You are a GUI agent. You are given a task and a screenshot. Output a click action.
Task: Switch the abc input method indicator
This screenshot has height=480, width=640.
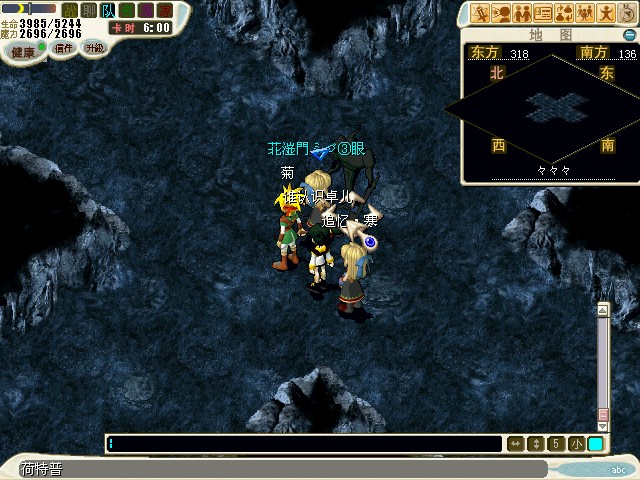click(x=619, y=468)
